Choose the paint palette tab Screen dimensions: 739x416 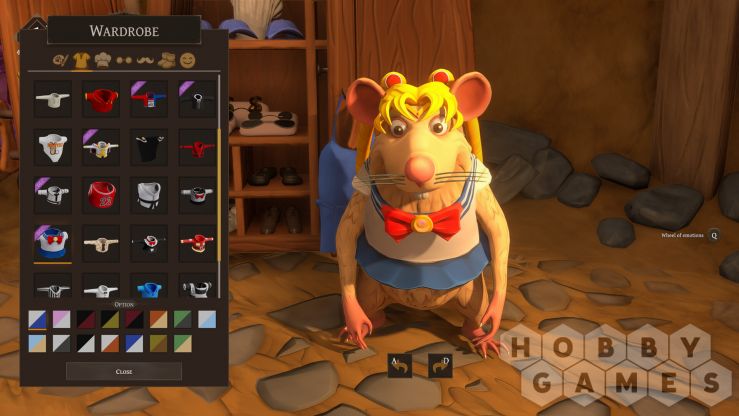pos(58,62)
